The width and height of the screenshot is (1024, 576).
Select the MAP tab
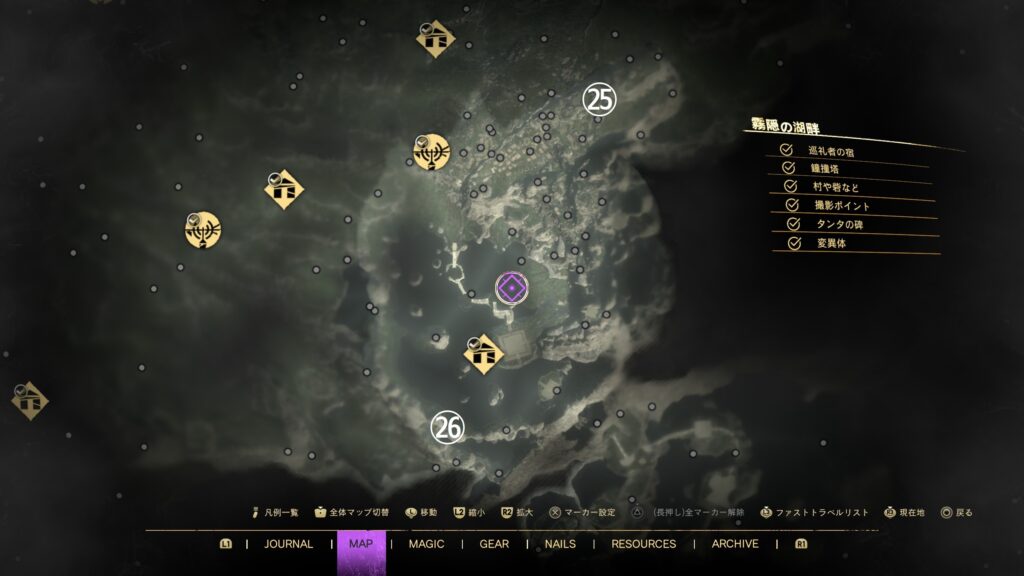(360, 544)
